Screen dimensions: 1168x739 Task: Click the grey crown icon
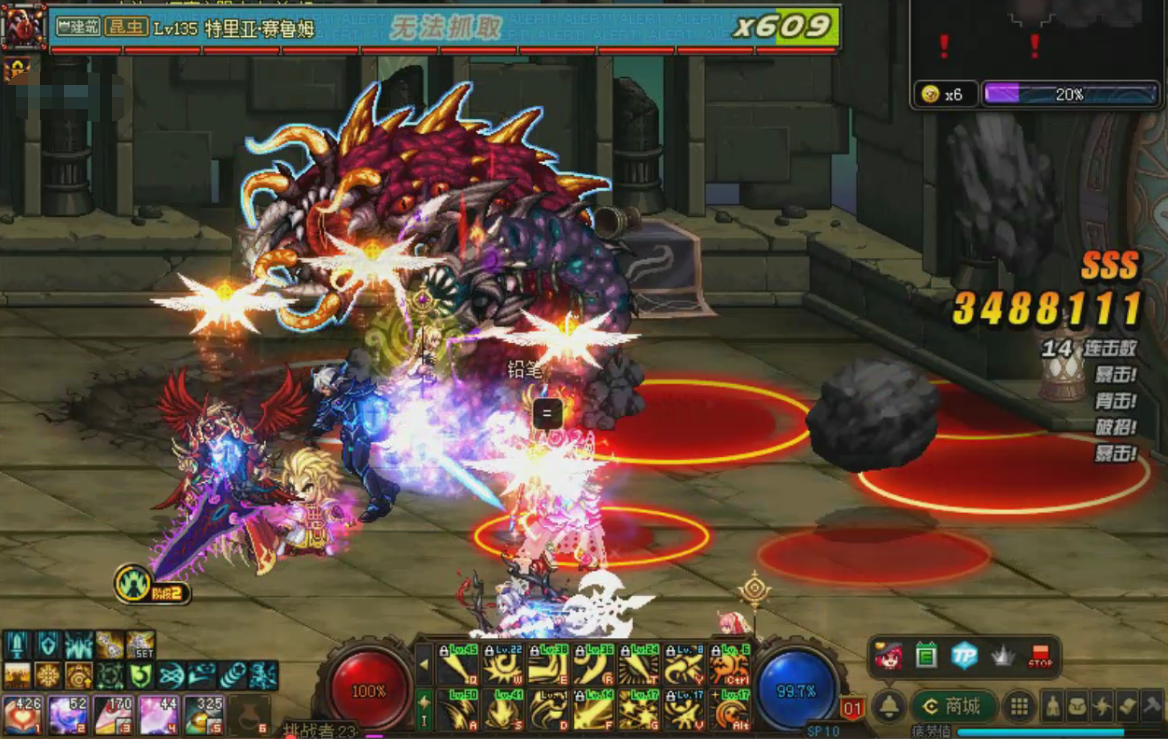coord(1002,656)
